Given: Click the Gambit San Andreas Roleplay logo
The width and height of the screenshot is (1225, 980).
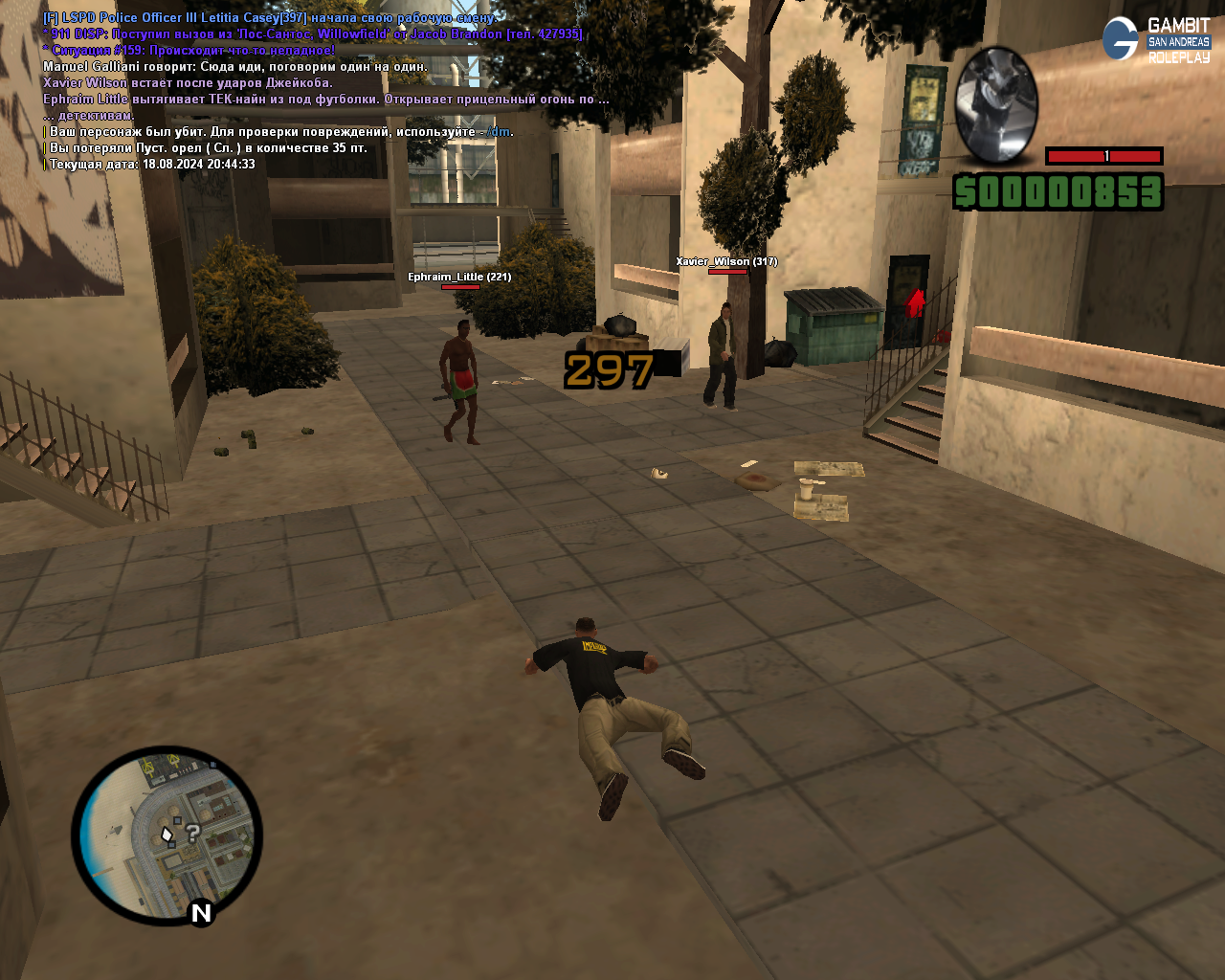Looking at the screenshot, I should point(1156,40).
